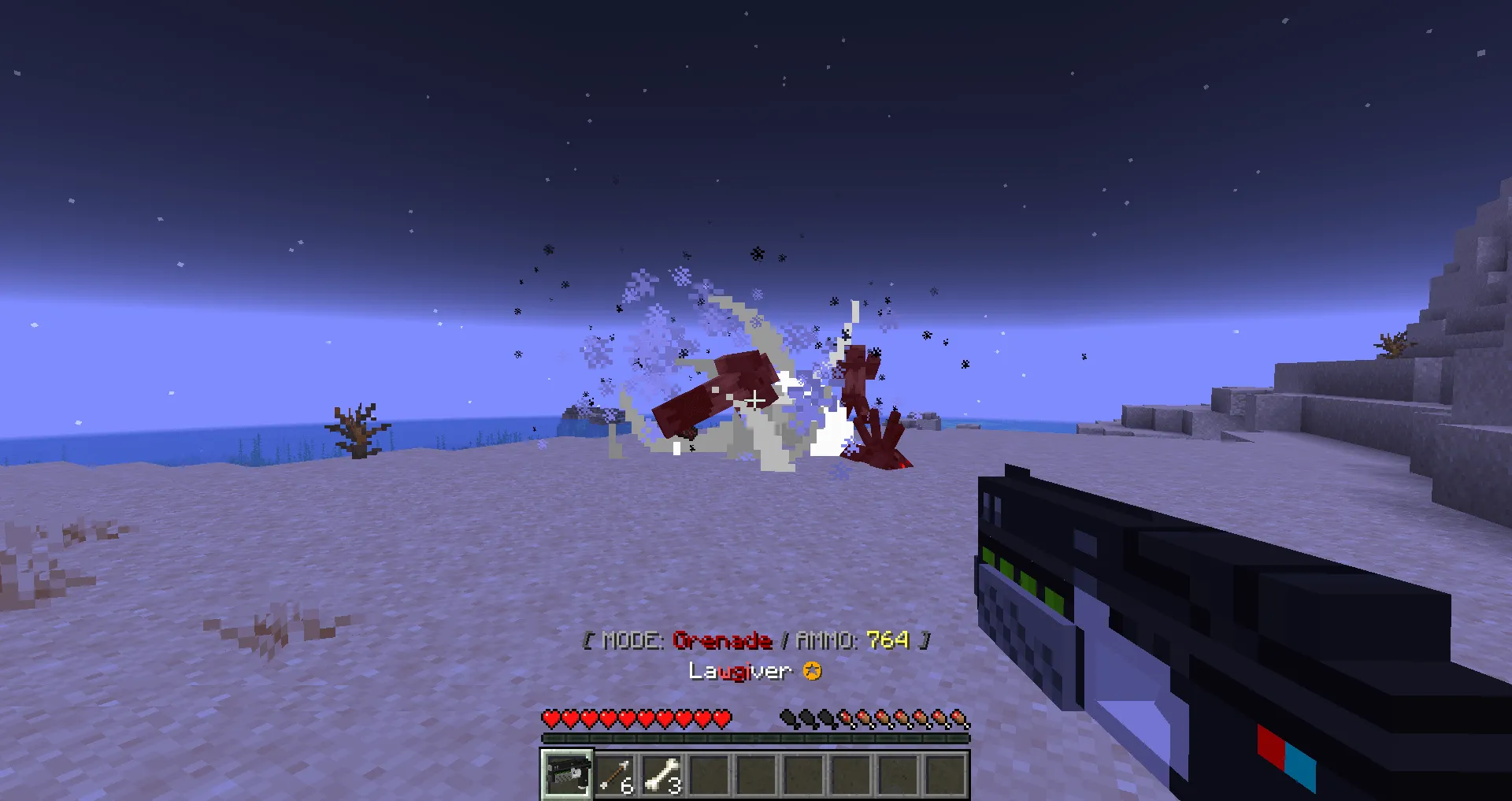Select the Lawgiver gun hotbar slot
Screen dimensions: 1512x801
pyautogui.click(x=566, y=774)
